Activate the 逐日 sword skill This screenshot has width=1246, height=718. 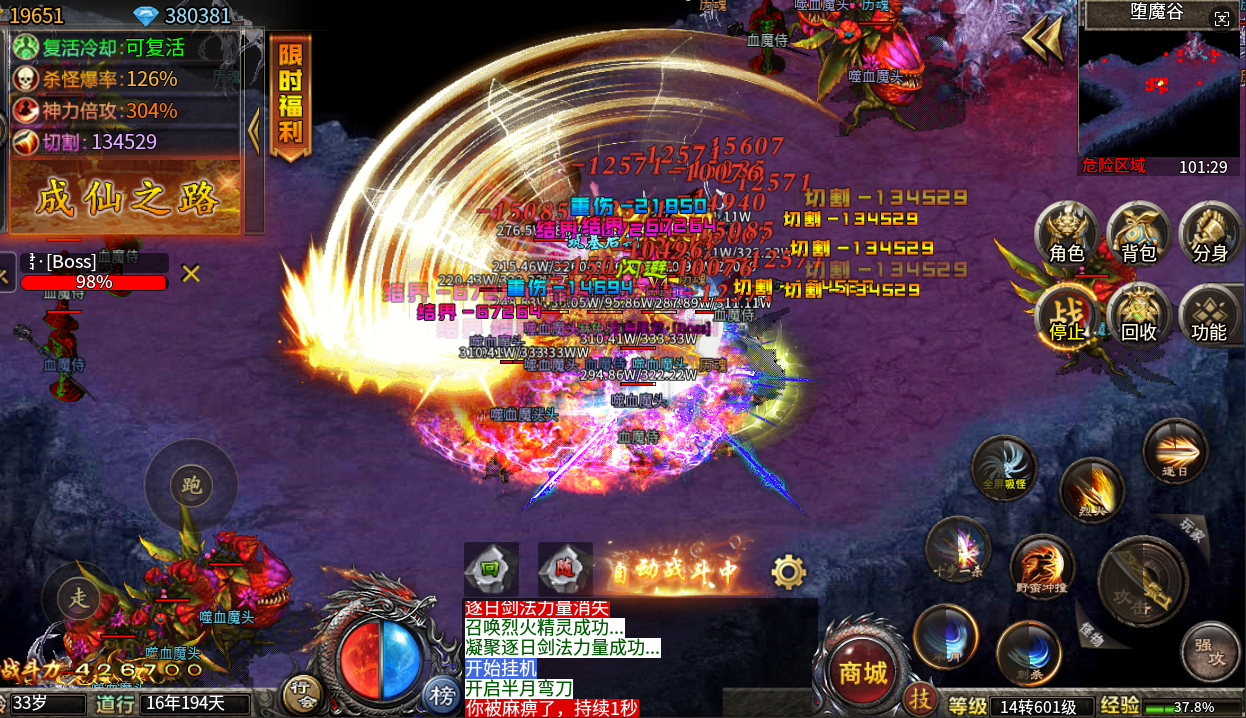(x=1175, y=452)
